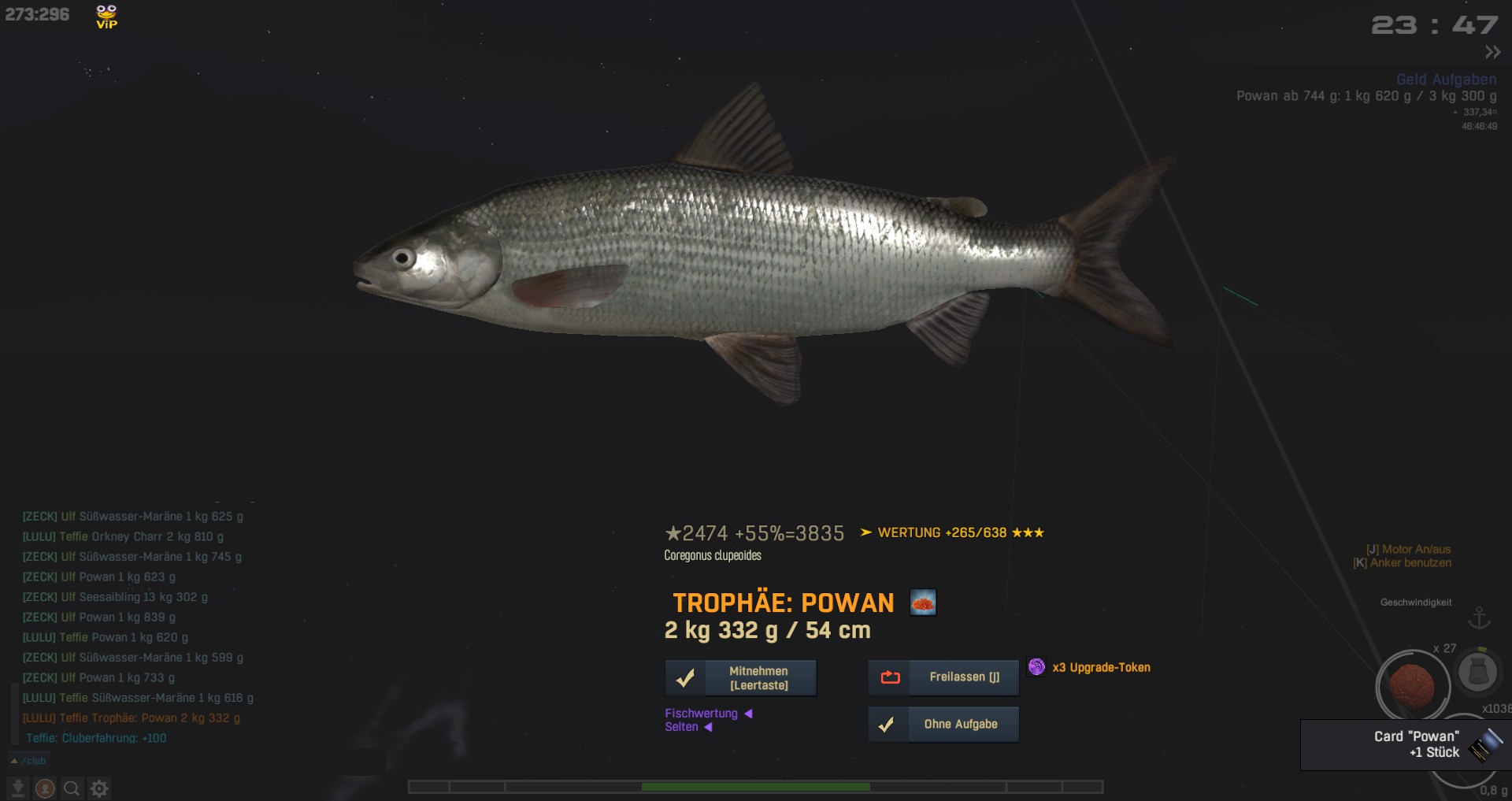Open the Geld Aufgaben task list
1512x801 pixels.
click(x=1446, y=80)
